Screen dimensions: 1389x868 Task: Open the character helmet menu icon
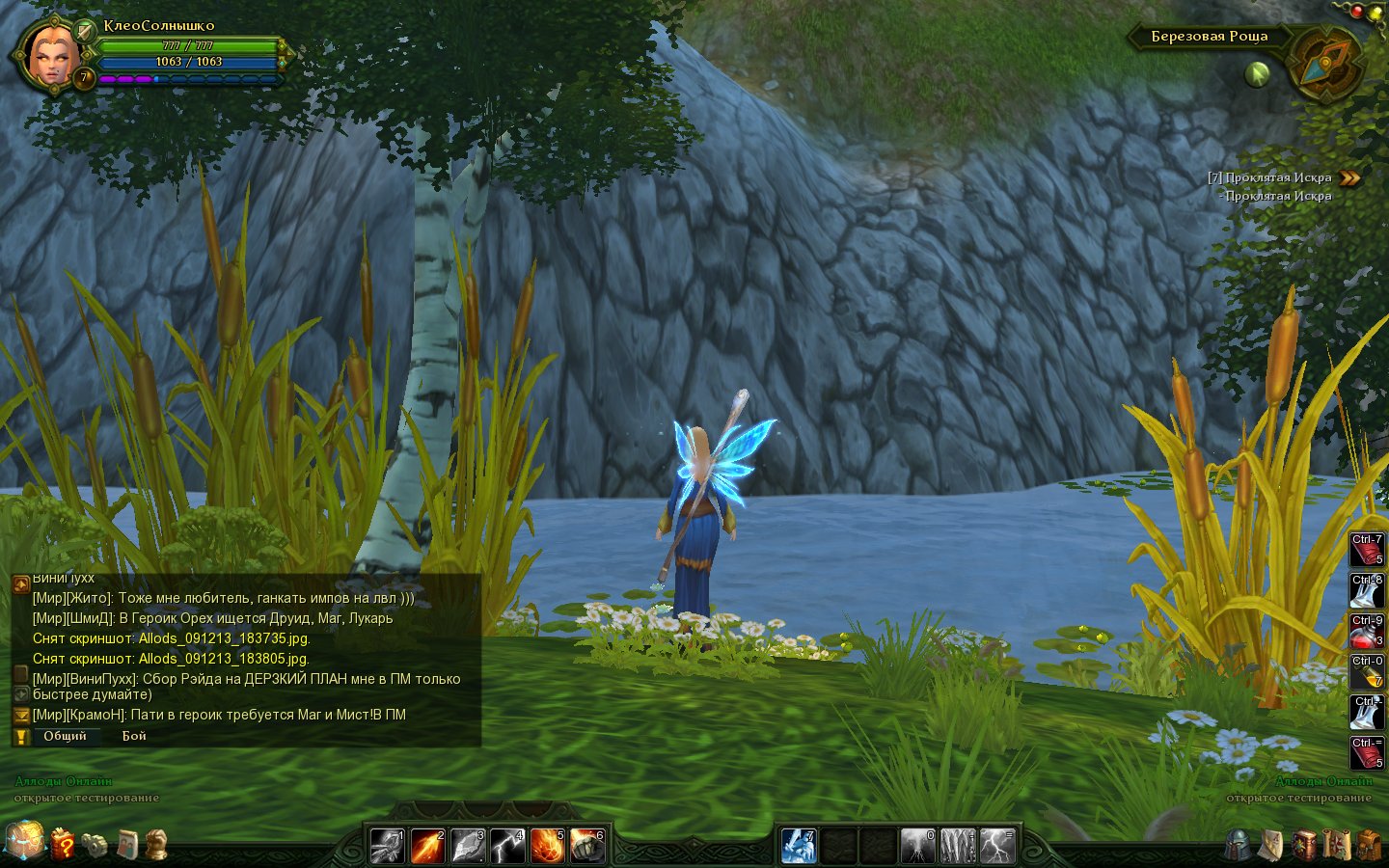tap(1238, 846)
